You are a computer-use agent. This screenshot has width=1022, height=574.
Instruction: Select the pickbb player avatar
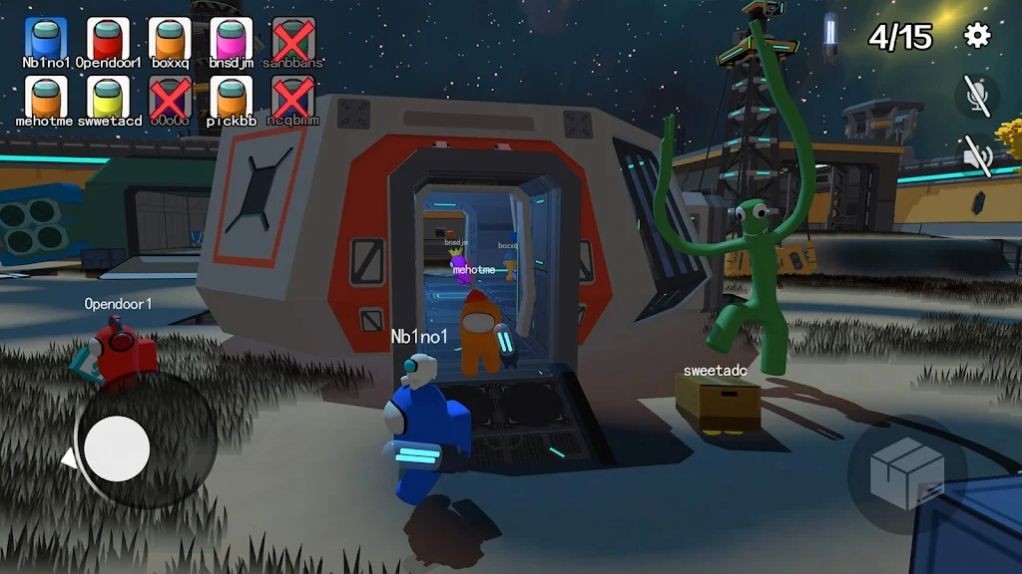coord(231,97)
